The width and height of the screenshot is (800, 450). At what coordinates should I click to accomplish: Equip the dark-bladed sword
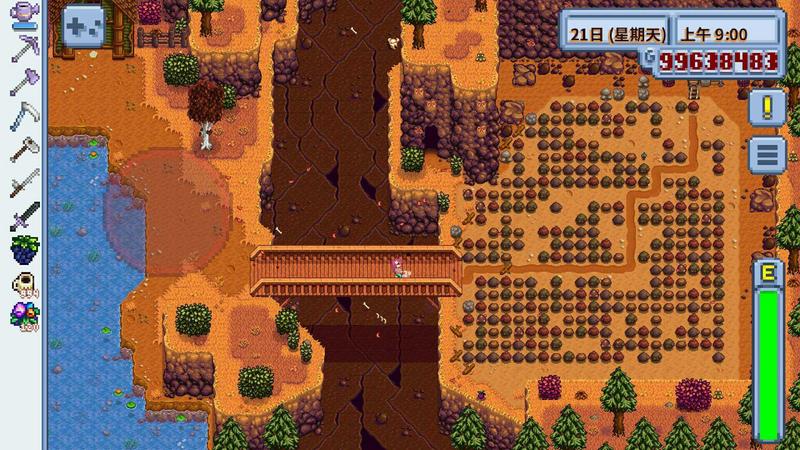tap(22, 215)
